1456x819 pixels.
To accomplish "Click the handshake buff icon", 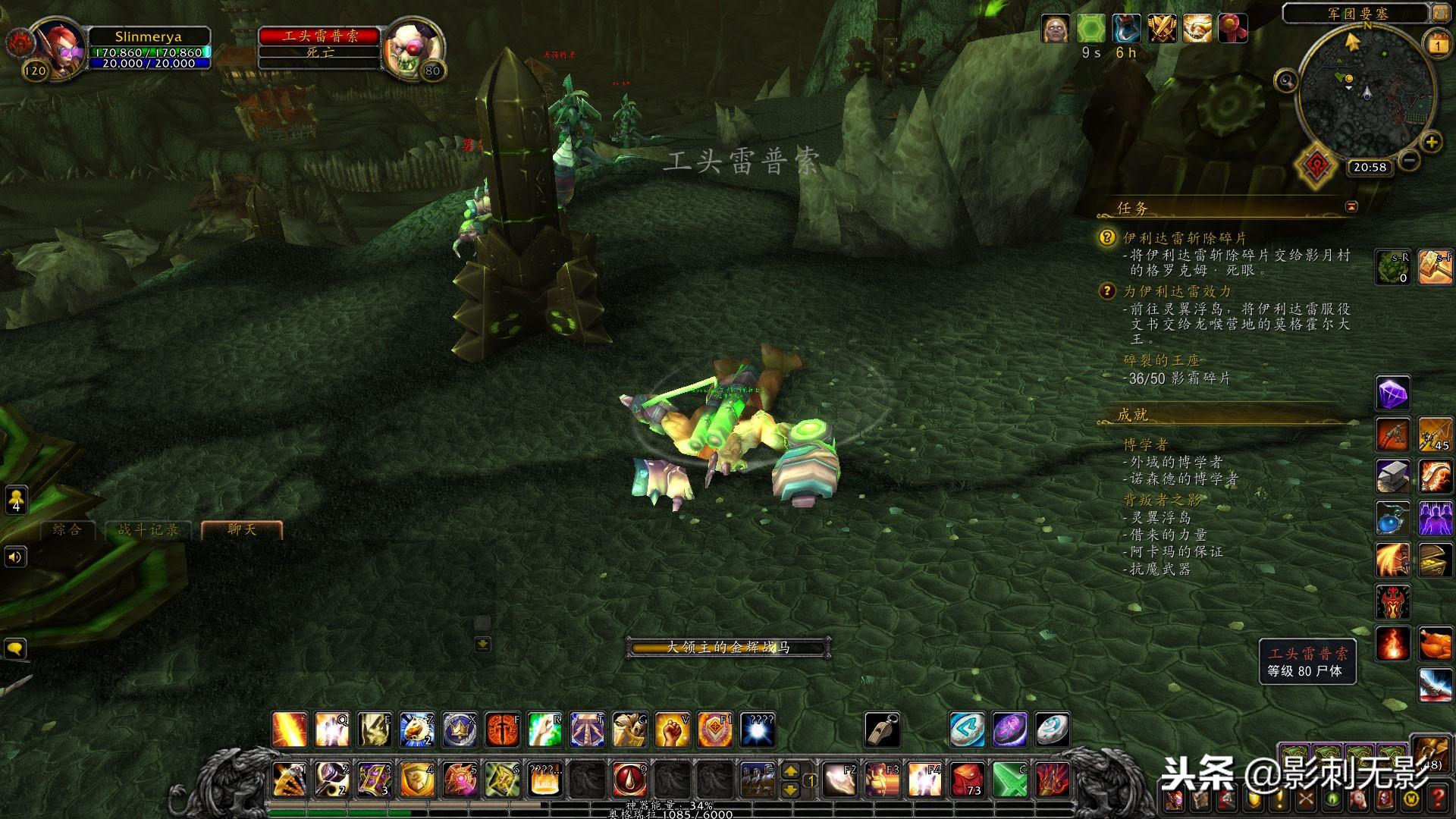I will coord(1197,29).
